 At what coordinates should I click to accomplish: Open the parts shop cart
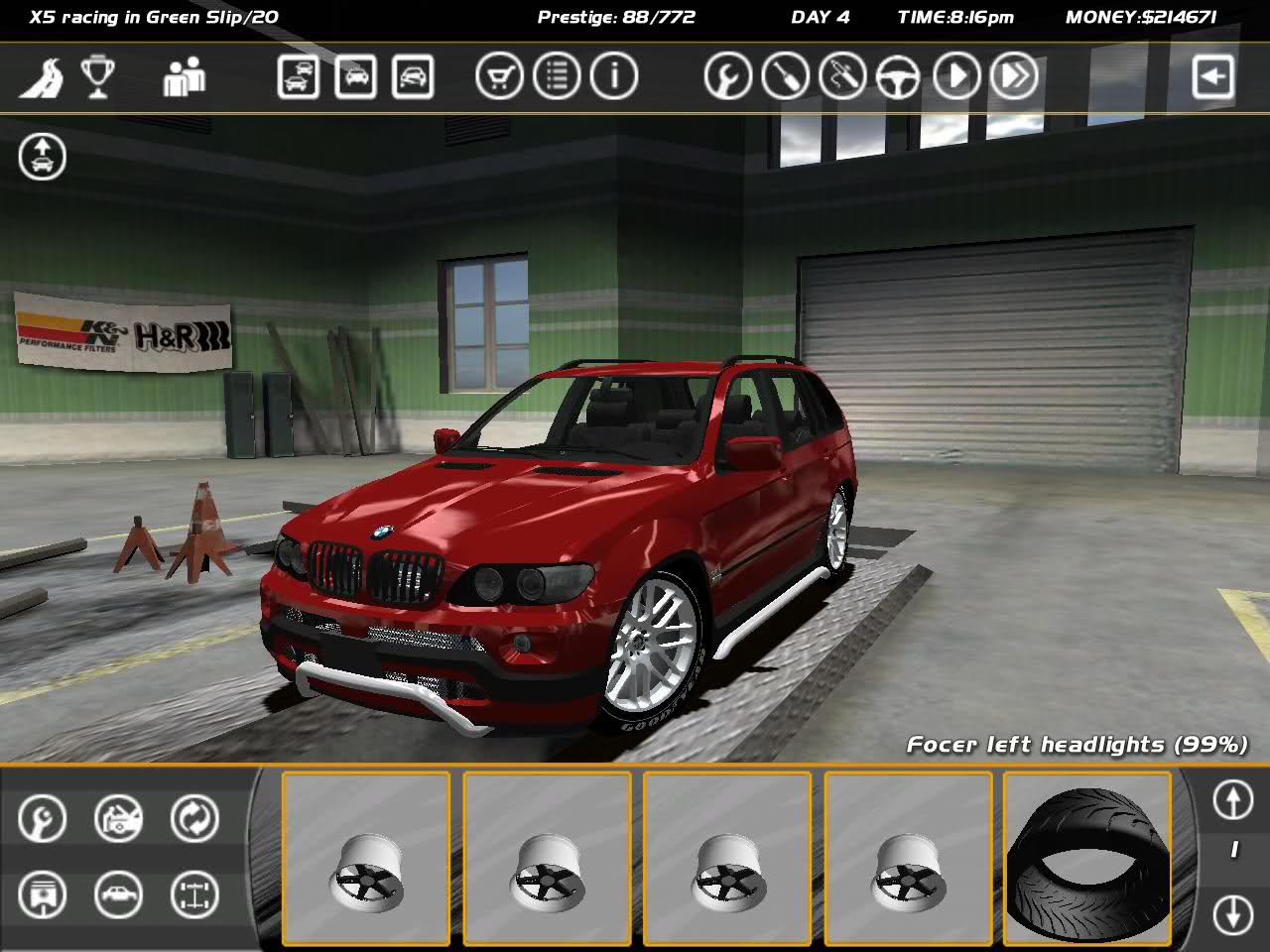499,74
